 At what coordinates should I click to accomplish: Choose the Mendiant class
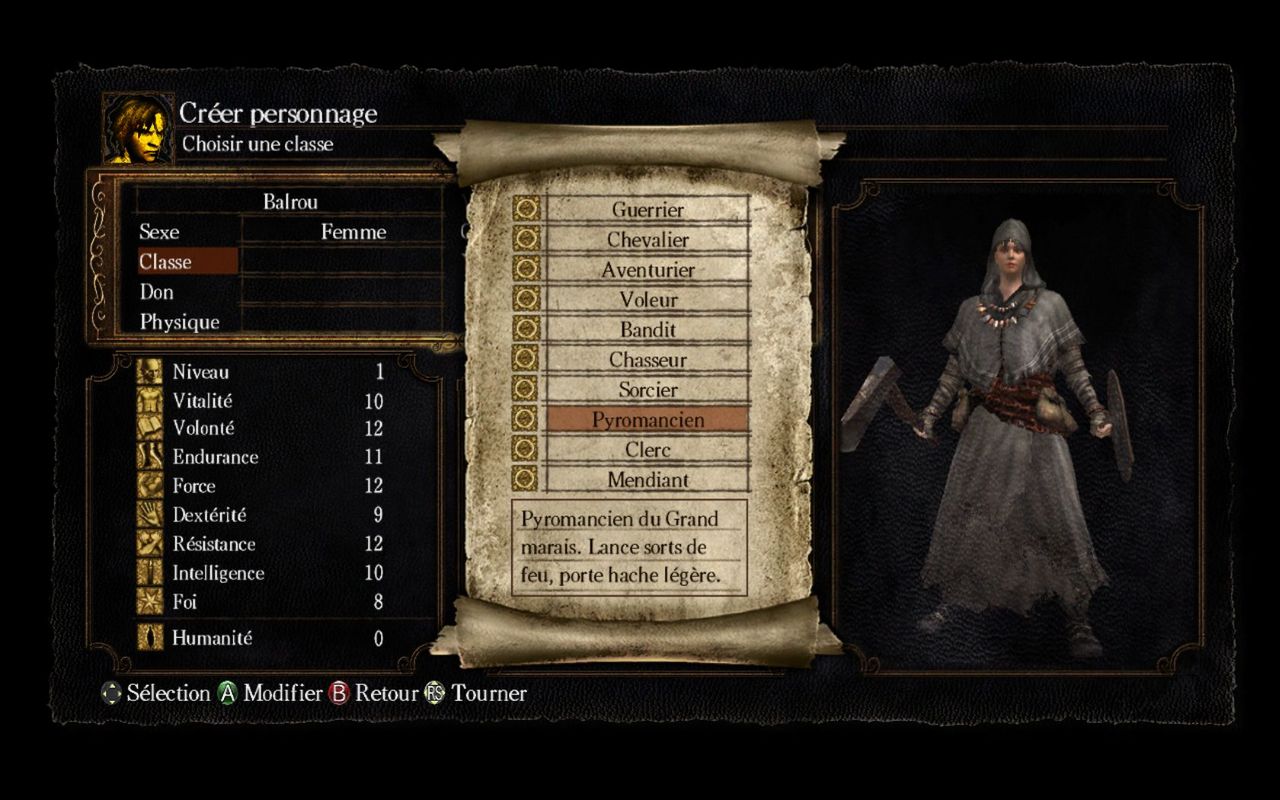pos(647,480)
